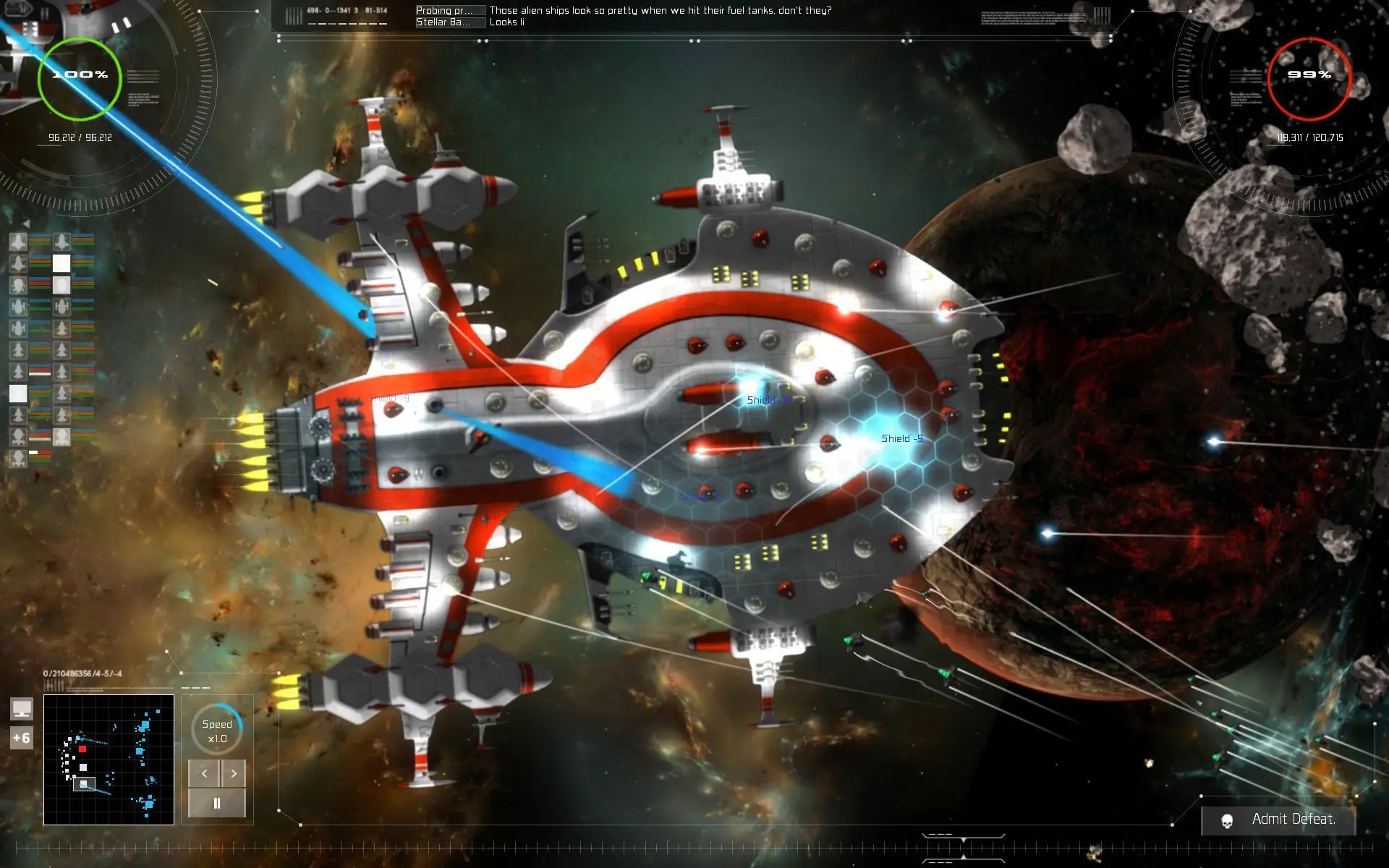Viewport: 1389px width, 868px height.
Task: Select the fourth-row cruiser icon in the left column
Action: click(x=19, y=306)
